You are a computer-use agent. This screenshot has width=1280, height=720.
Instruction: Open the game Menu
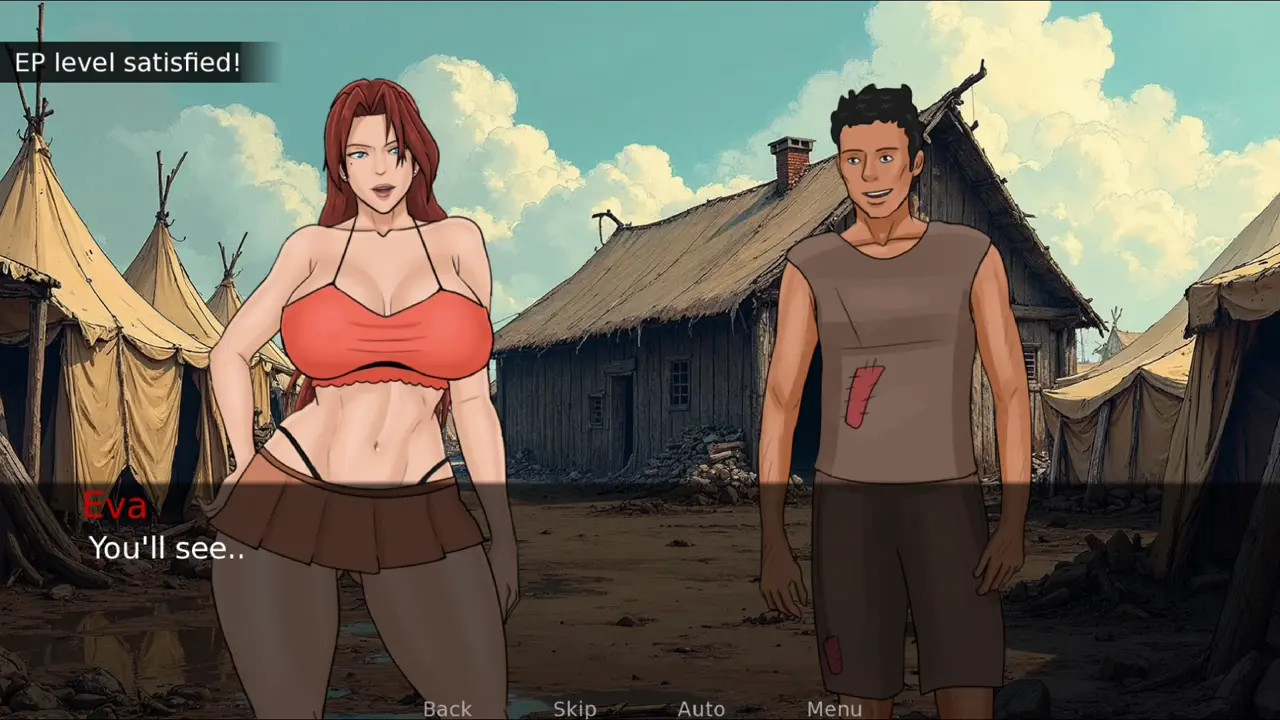(x=834, y=709)
